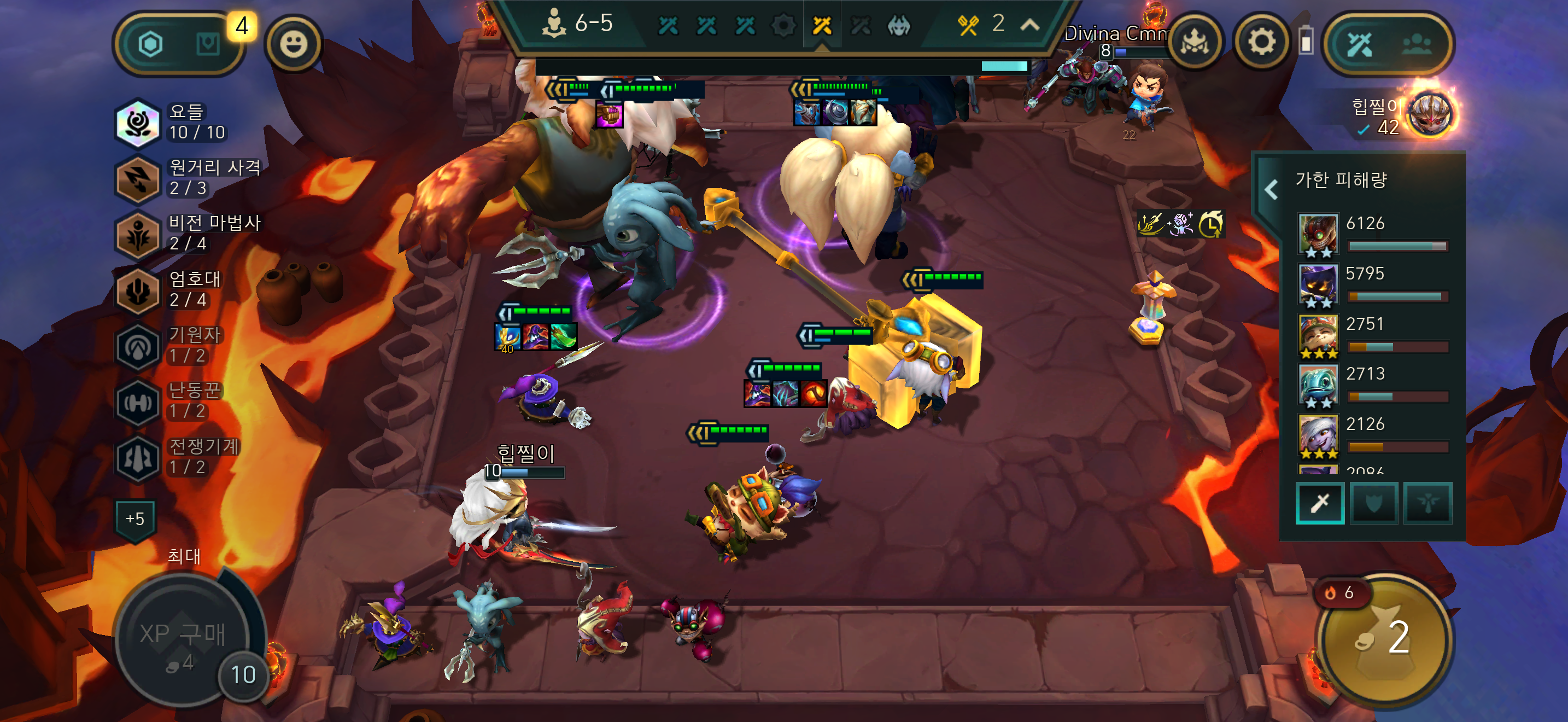Viewport: 1568px width, 722px height.
Task: Collapse the 가한 피해량 damage panel
Action: tap(1271, 189)
